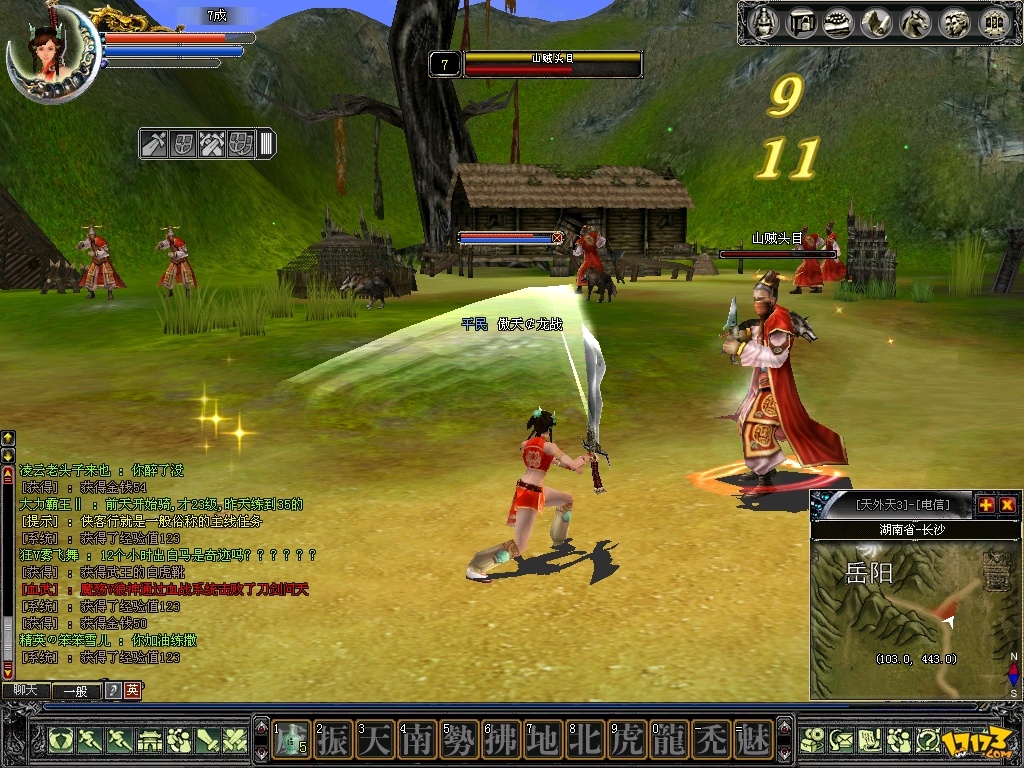
Task: Open the horse mount menu
Action: (x=916, y=22)
